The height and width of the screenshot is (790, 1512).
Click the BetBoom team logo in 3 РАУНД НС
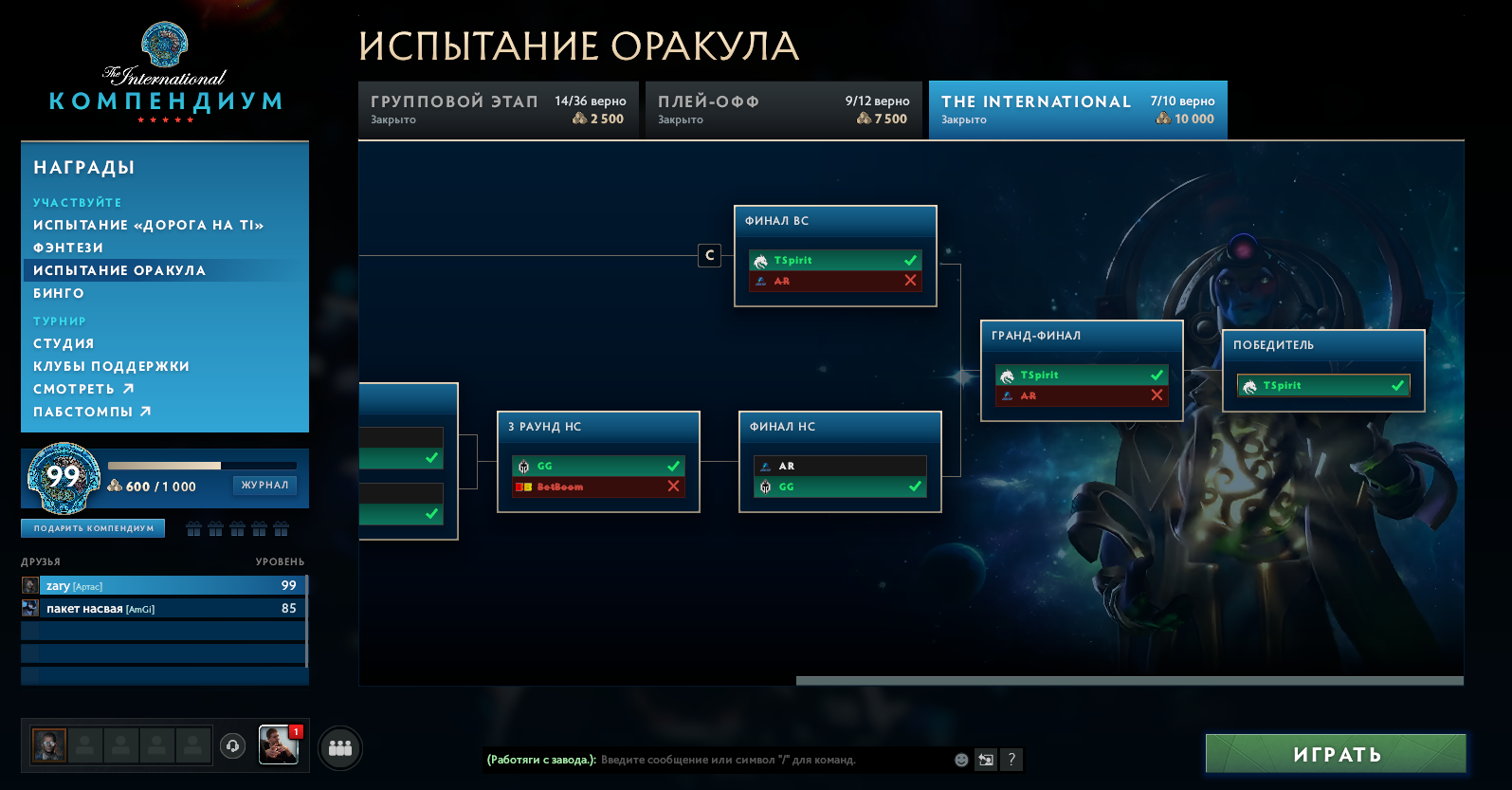click(521, 487)
